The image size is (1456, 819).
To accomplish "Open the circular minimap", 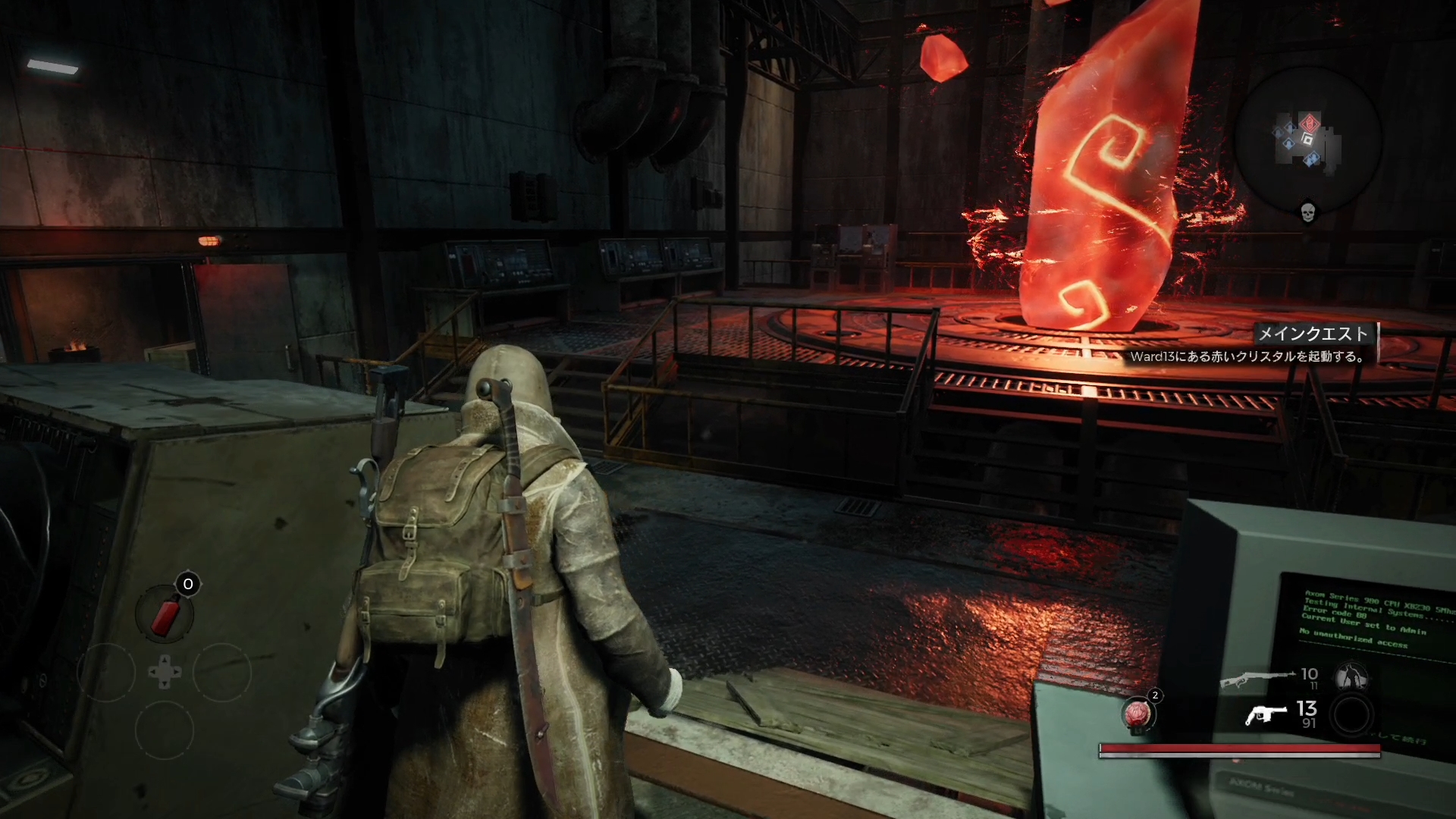I will pos(1307,140).
